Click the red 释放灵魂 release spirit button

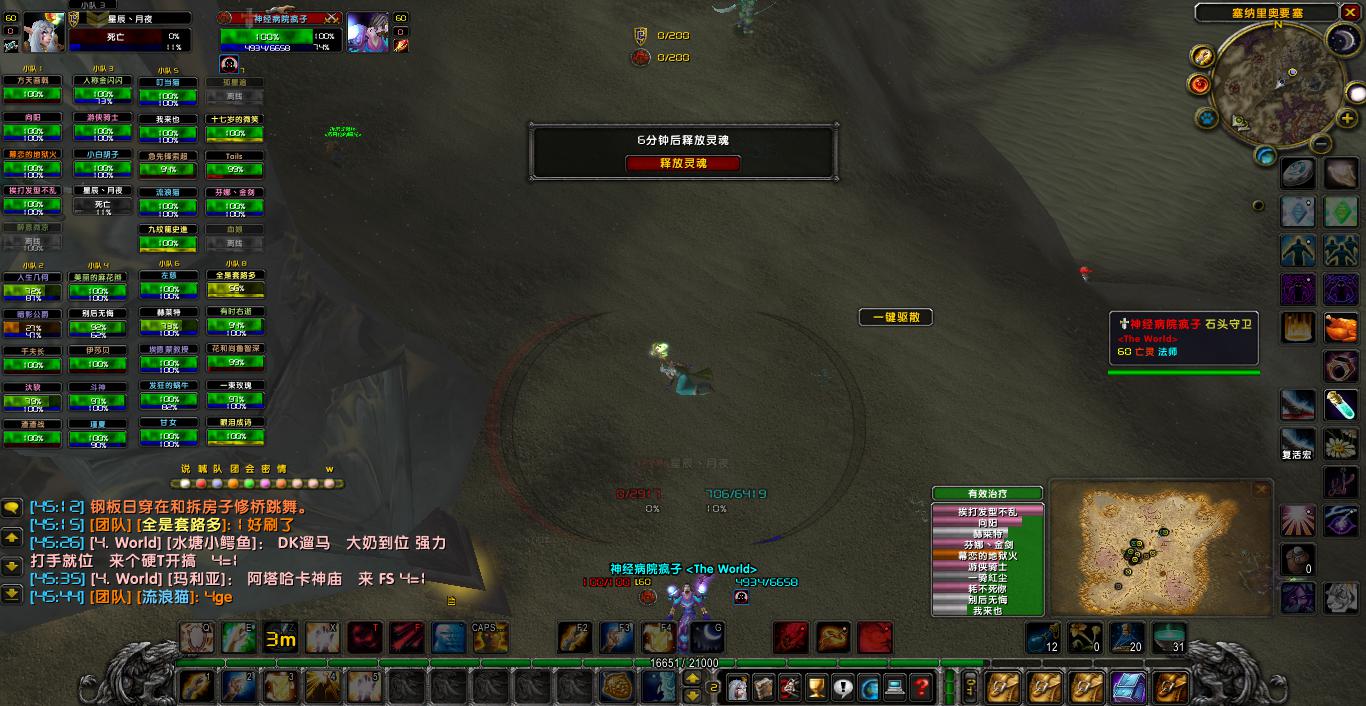[x=683, y=163]
